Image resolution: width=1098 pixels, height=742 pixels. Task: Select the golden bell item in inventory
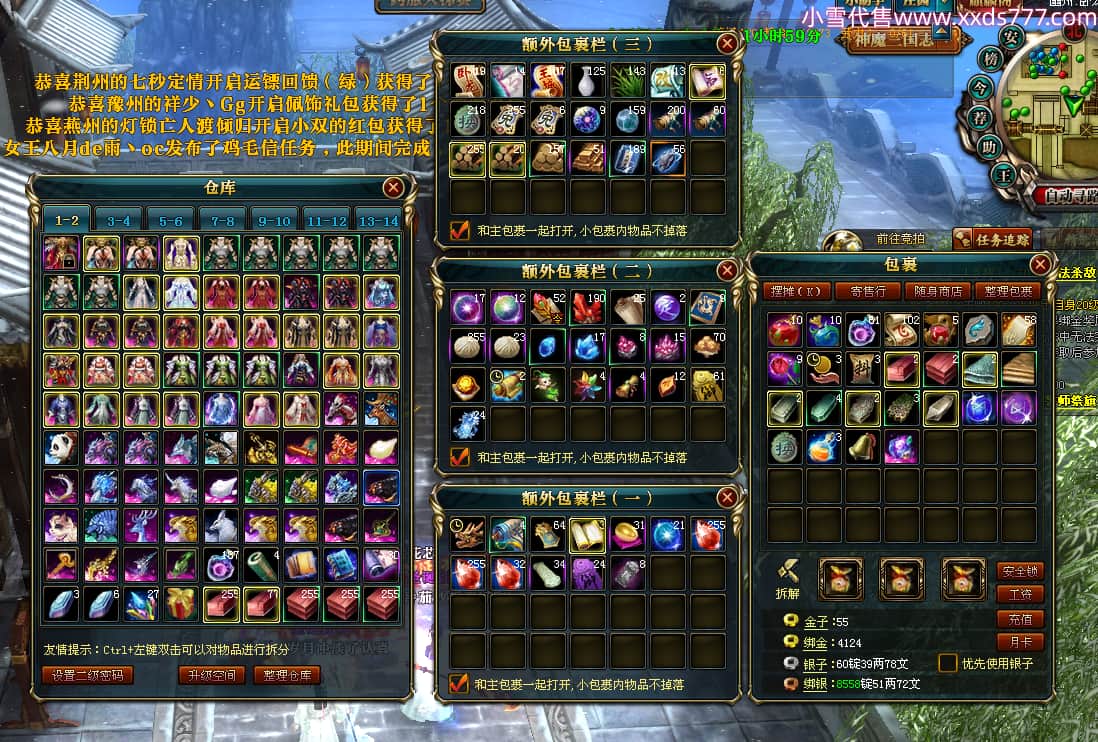862,447
